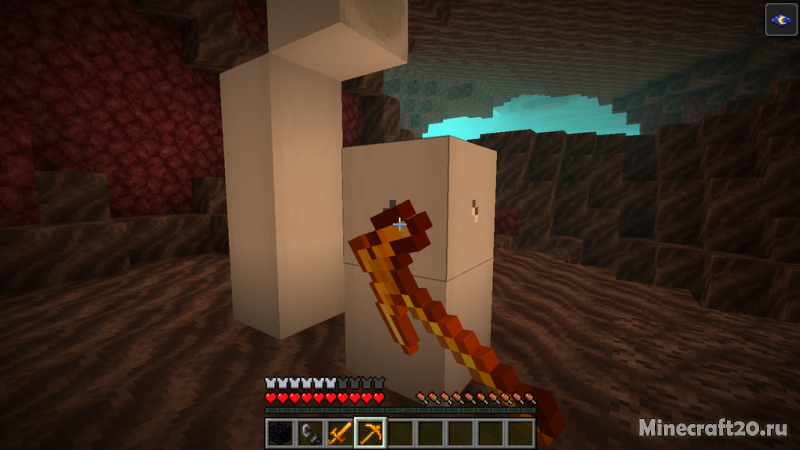Select the golden pickaxe hotbar slot
This screenshot has height=450, width=800.
[370, 433]
